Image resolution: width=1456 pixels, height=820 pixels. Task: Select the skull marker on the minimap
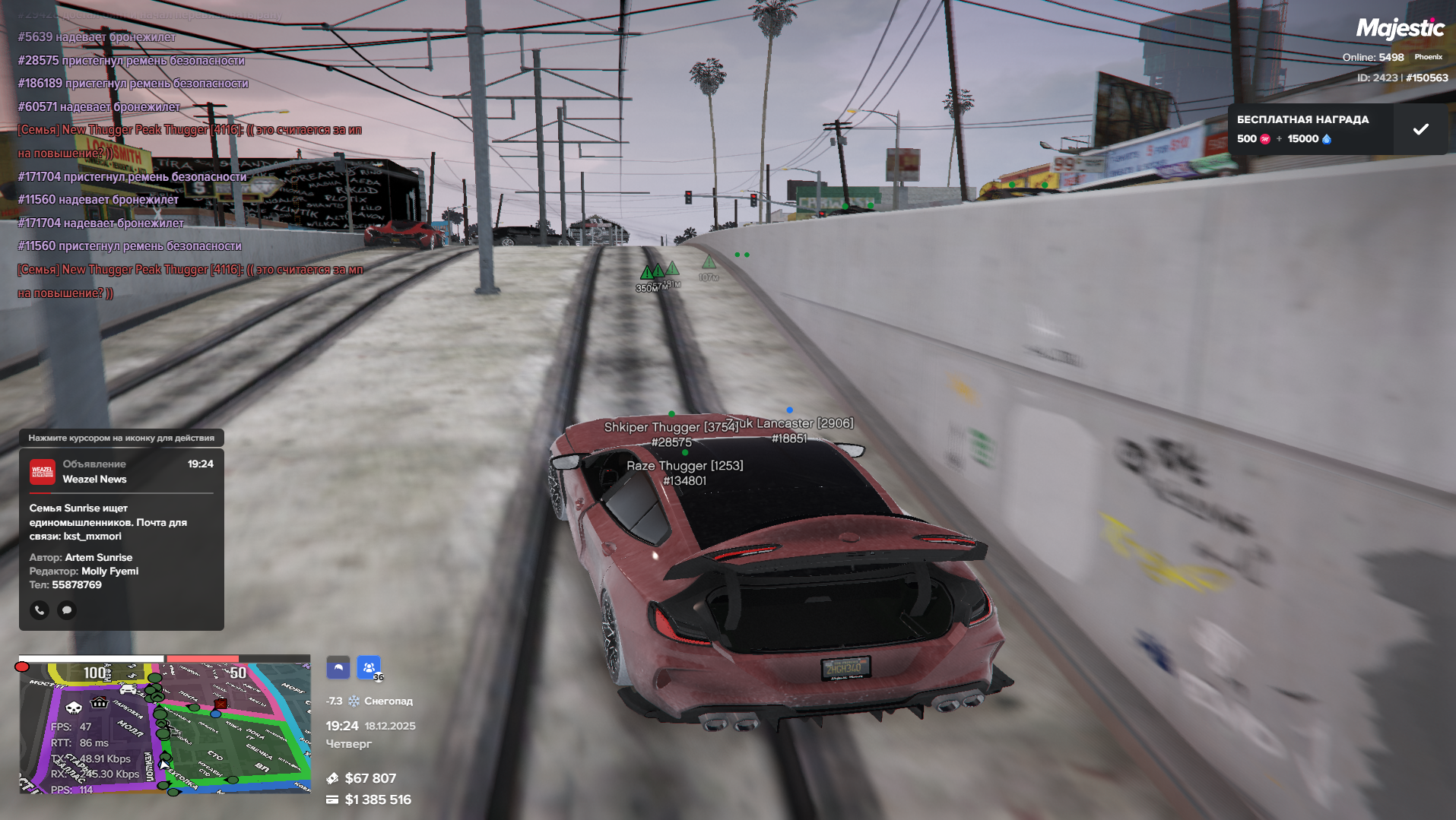(74, 708)
